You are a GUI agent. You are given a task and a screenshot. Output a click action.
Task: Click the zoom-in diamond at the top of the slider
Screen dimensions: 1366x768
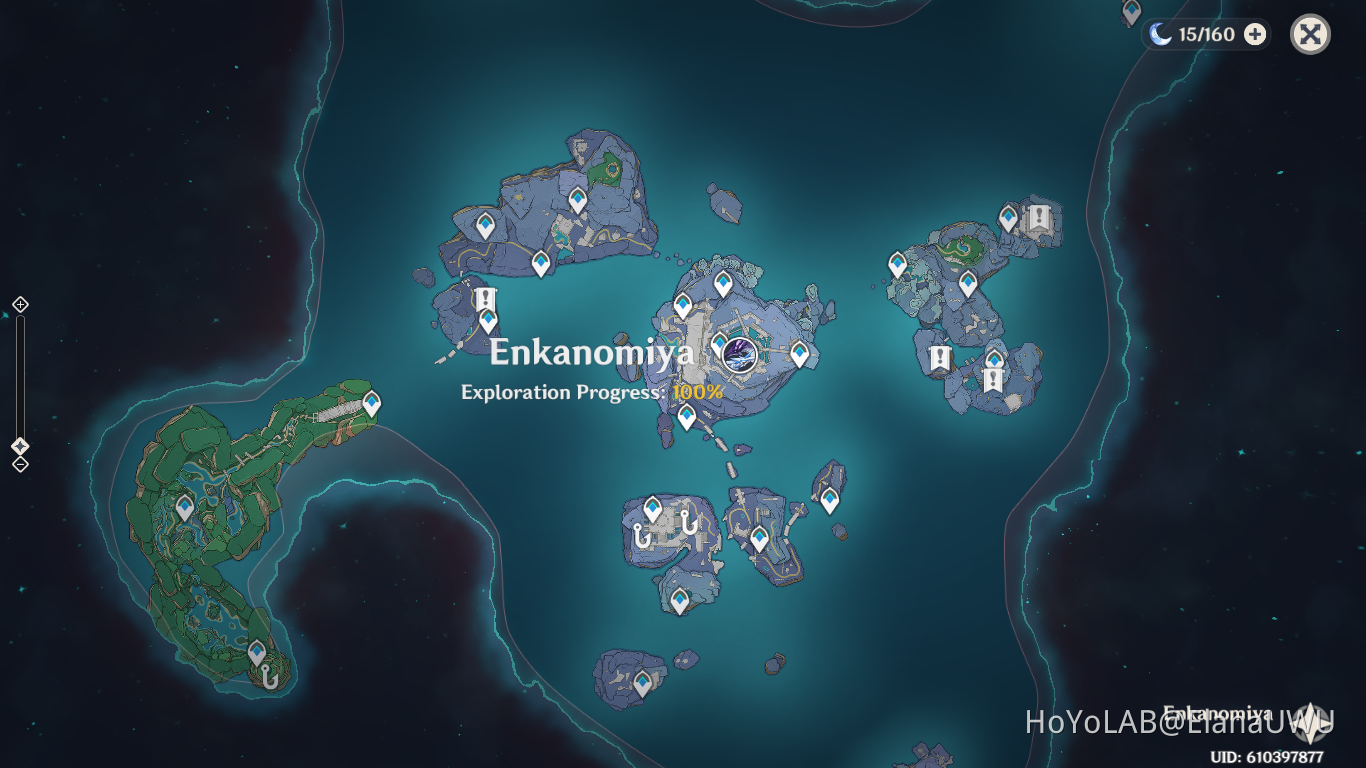[18, 304]
